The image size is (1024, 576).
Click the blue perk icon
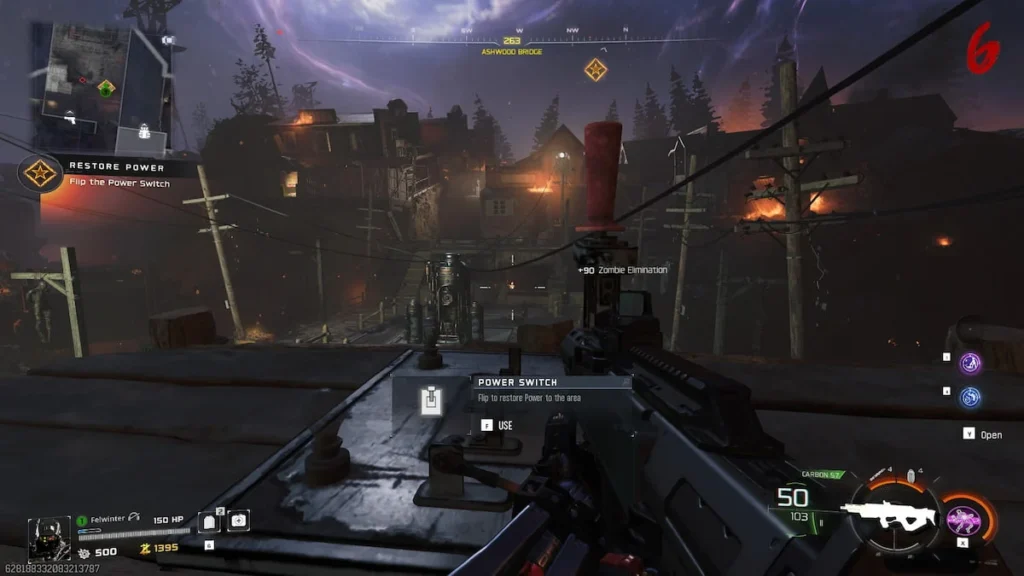point(970,397)
